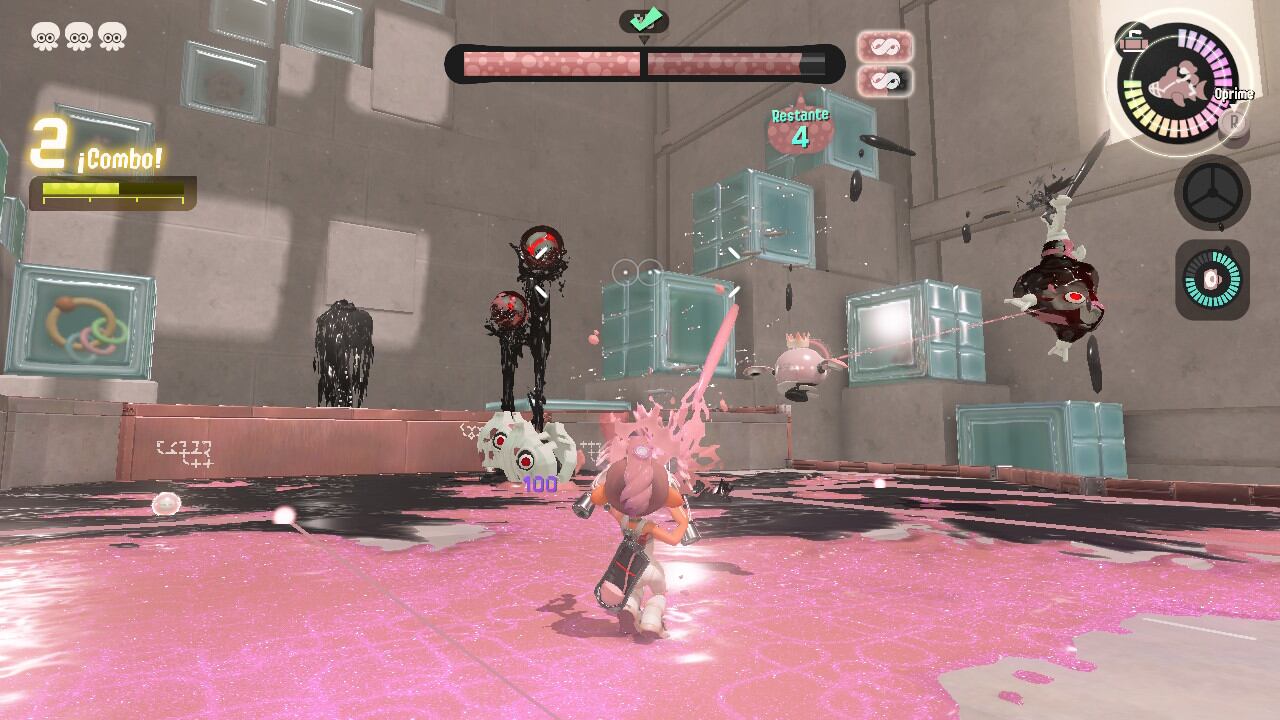Select the three-spoke sub weapon icon
Screen dimensions: 1280x720
[1212, 194]
